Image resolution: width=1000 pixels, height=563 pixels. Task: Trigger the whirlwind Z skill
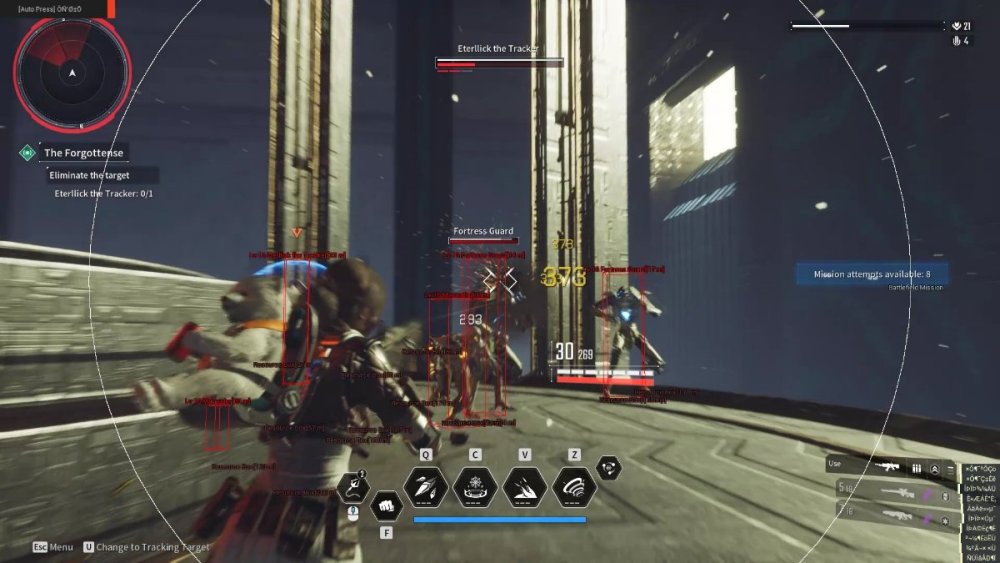click(574, 486)
